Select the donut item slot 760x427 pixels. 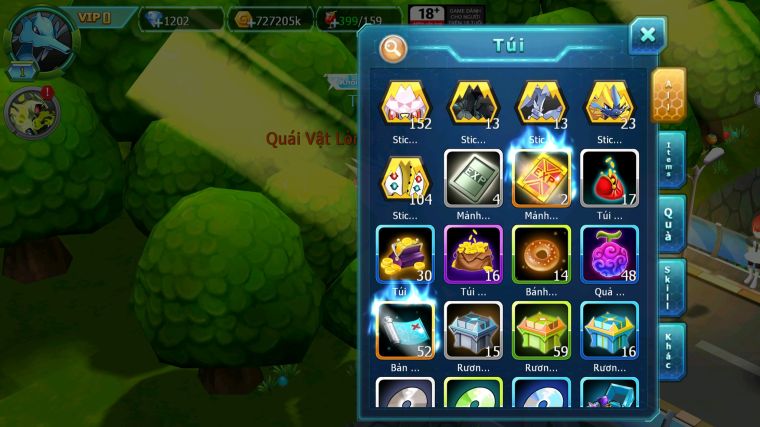[541, 255]
